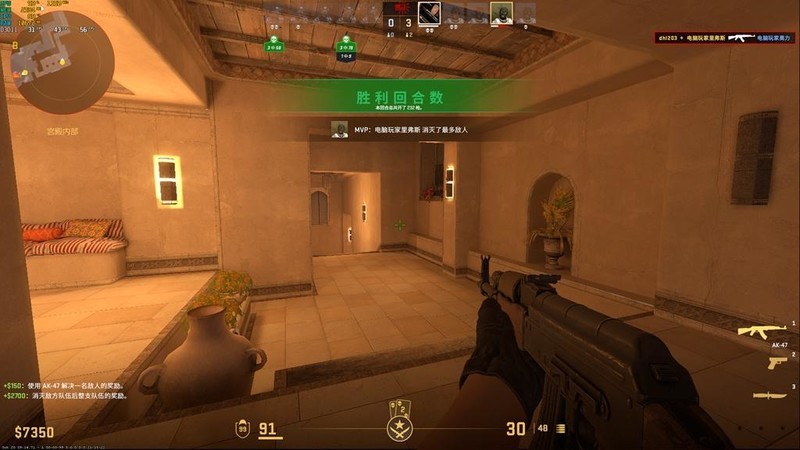Switch to the pistol slot icon
The width and height of the screenshot is (800, 450).
click(x=777, y=362)
